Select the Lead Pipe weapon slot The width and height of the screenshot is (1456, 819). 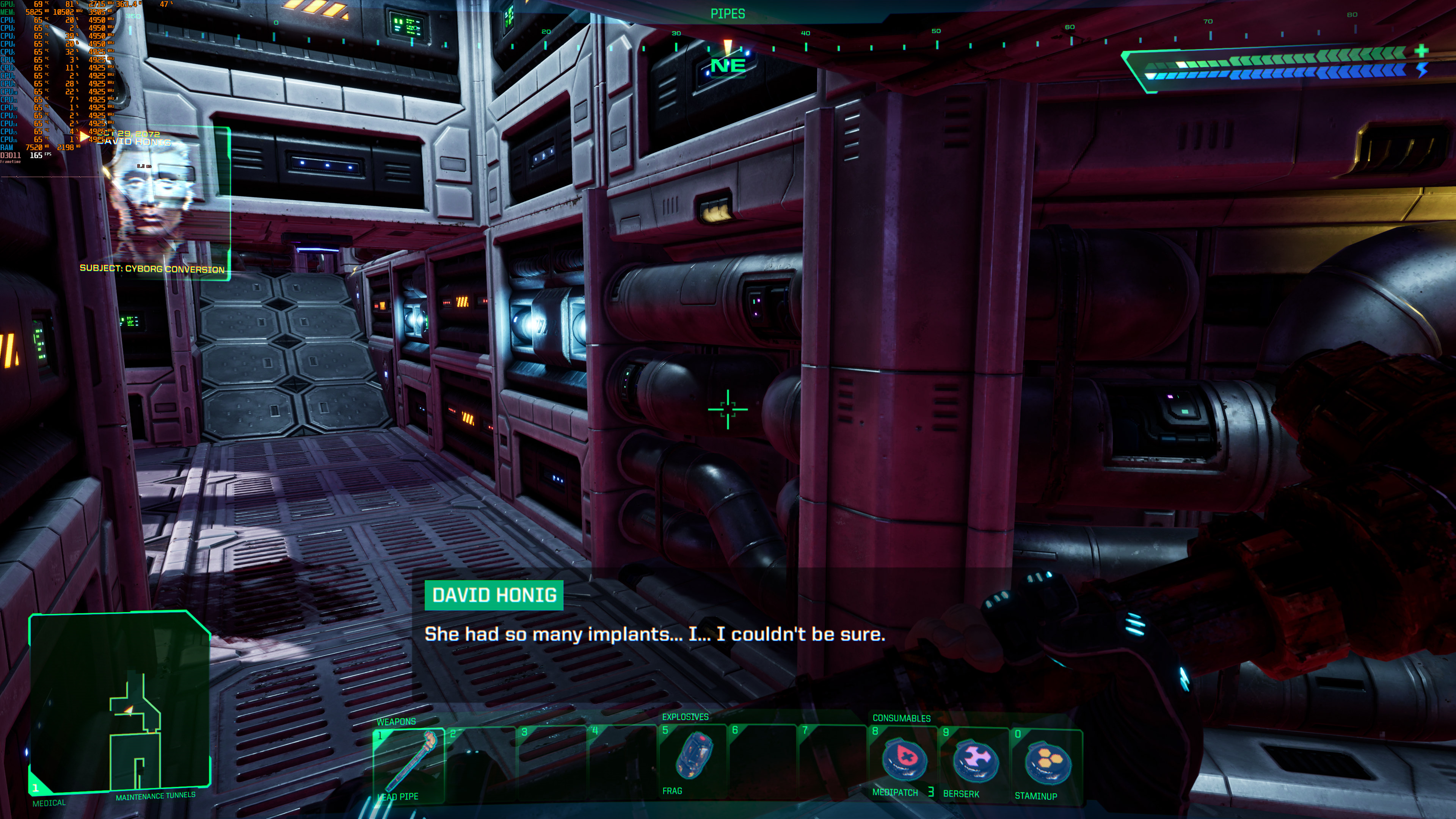pos(408,764)
